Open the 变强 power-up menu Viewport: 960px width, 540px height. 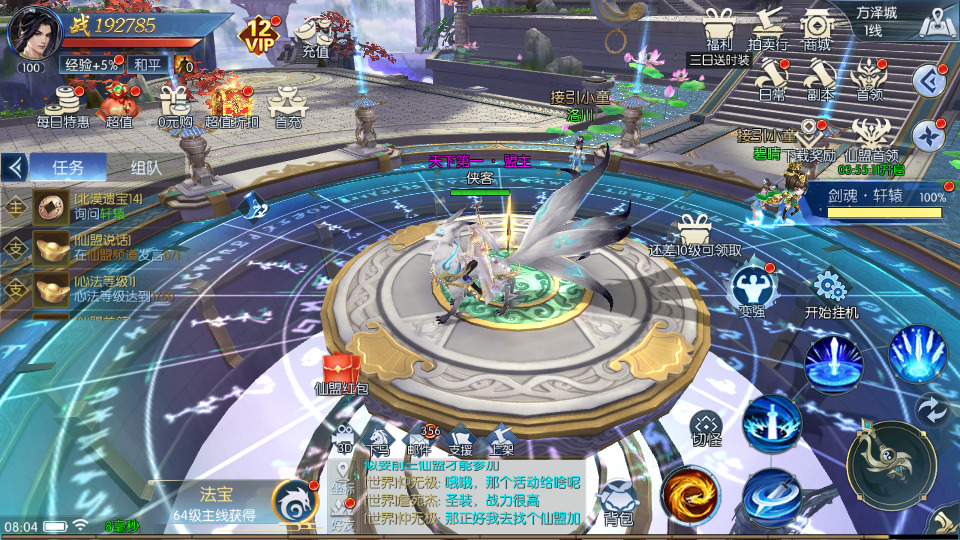[x=751, y=289]
